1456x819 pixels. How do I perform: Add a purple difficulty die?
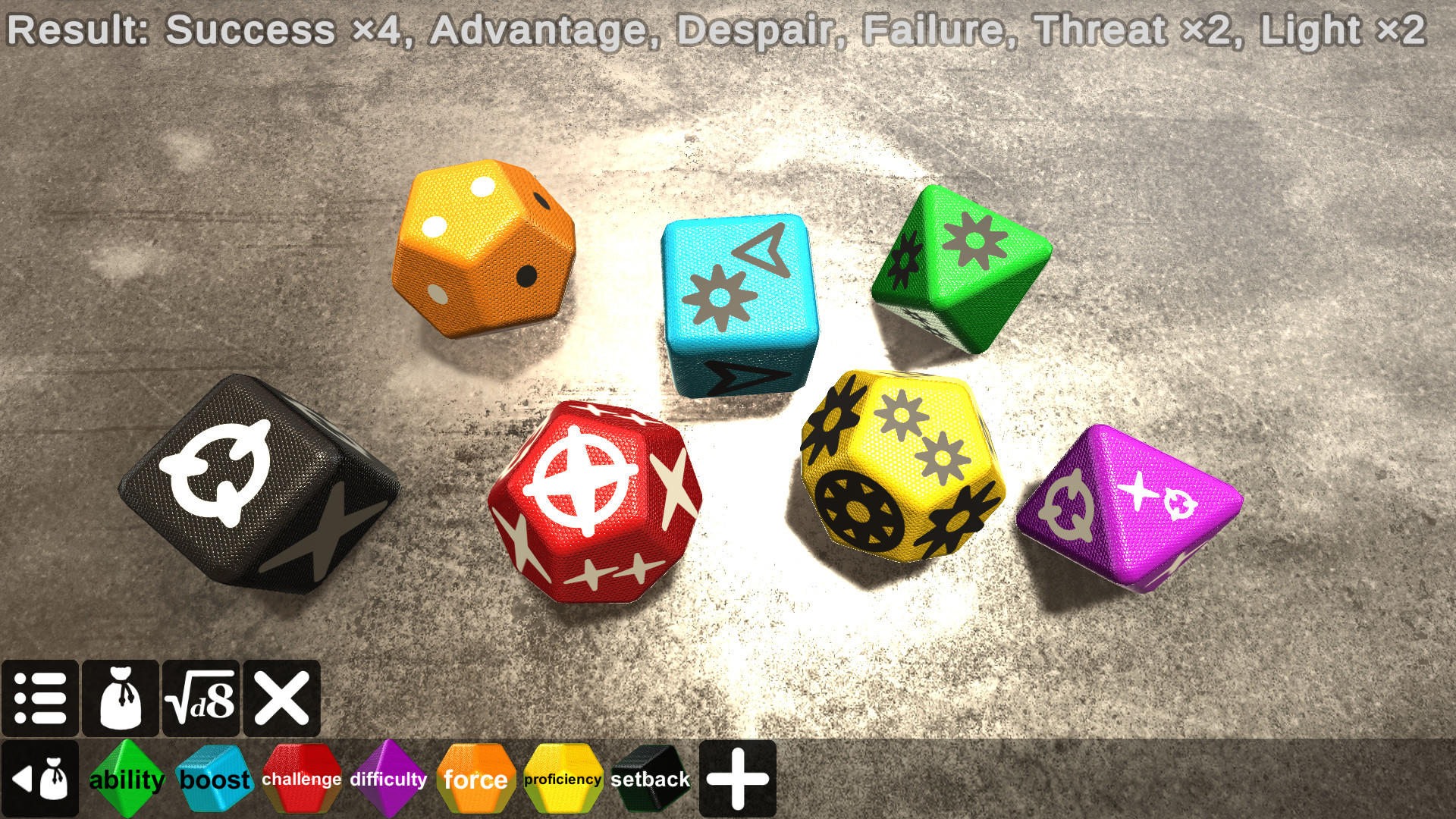388,778
